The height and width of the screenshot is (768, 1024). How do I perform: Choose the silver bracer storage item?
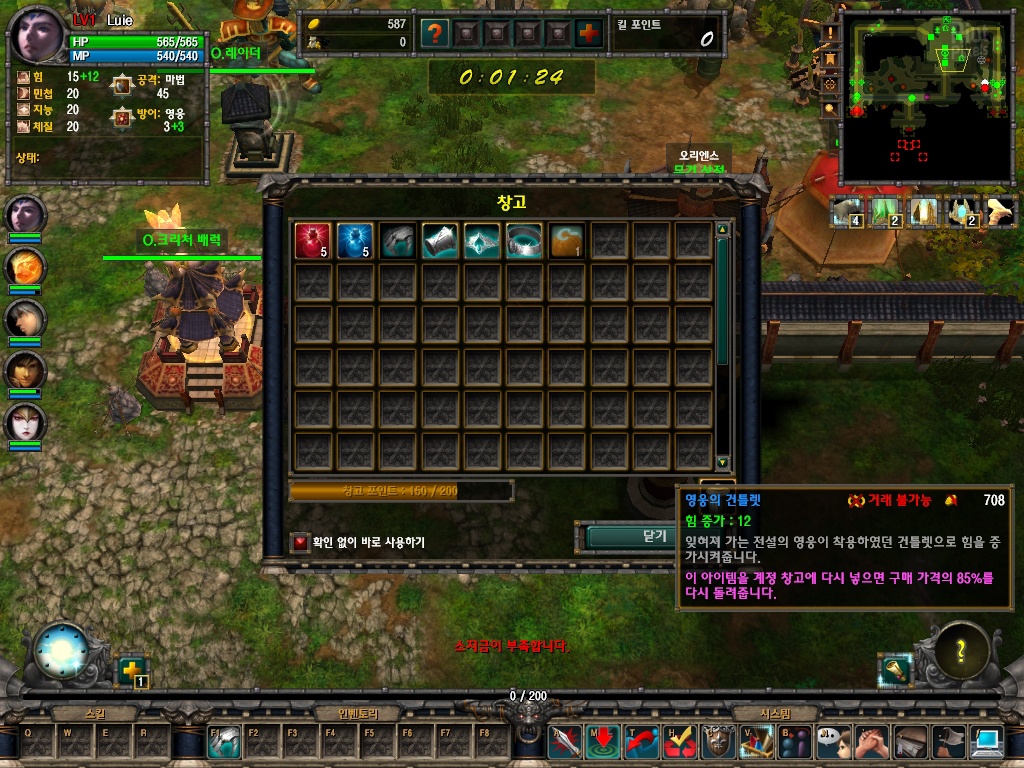click(439, 241)
